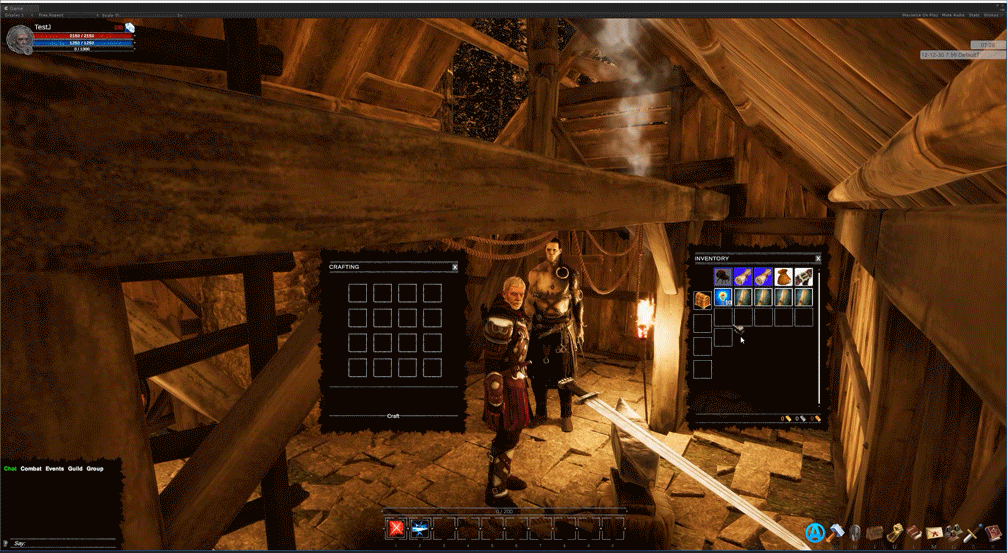Show the Guild chat tab

click(76, 468)
